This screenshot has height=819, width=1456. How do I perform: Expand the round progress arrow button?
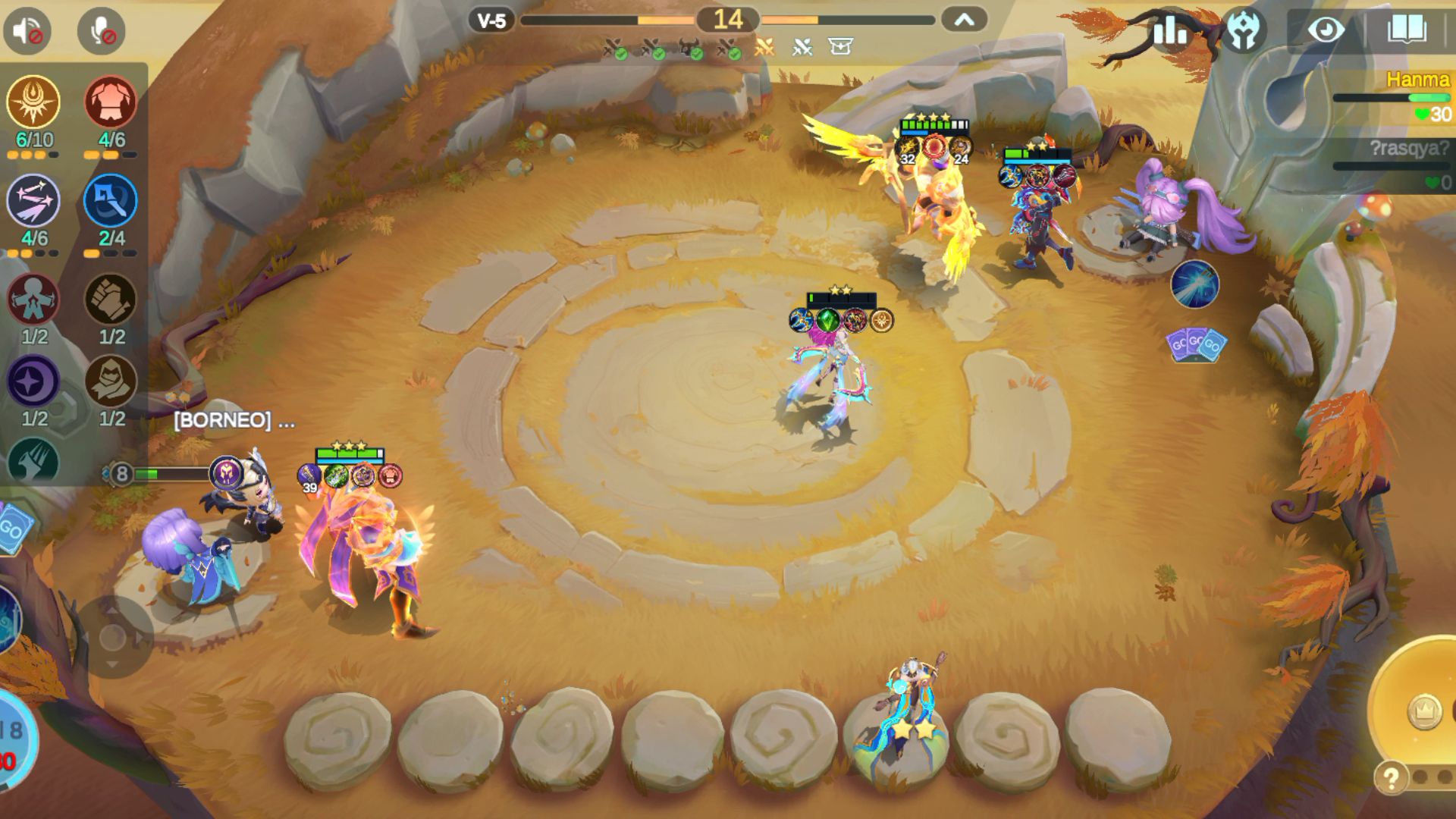(x=964, y=20)
